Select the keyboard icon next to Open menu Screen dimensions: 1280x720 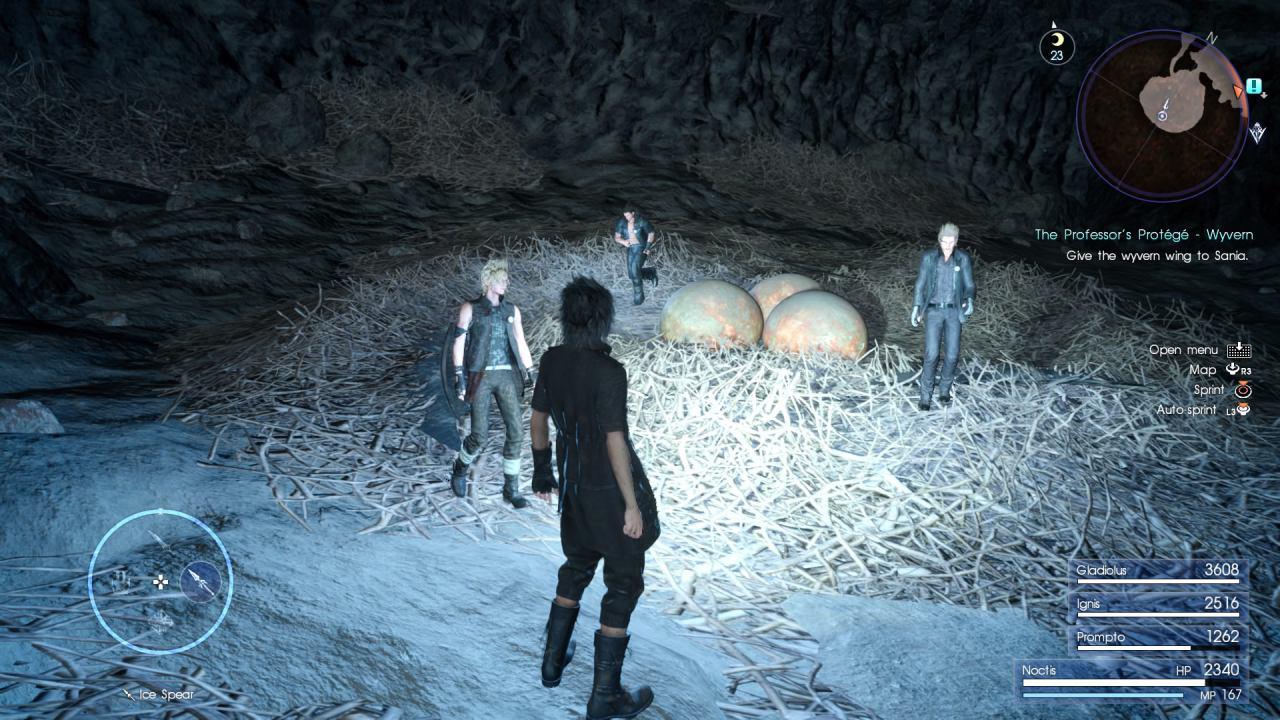[x=1239, y=351]
